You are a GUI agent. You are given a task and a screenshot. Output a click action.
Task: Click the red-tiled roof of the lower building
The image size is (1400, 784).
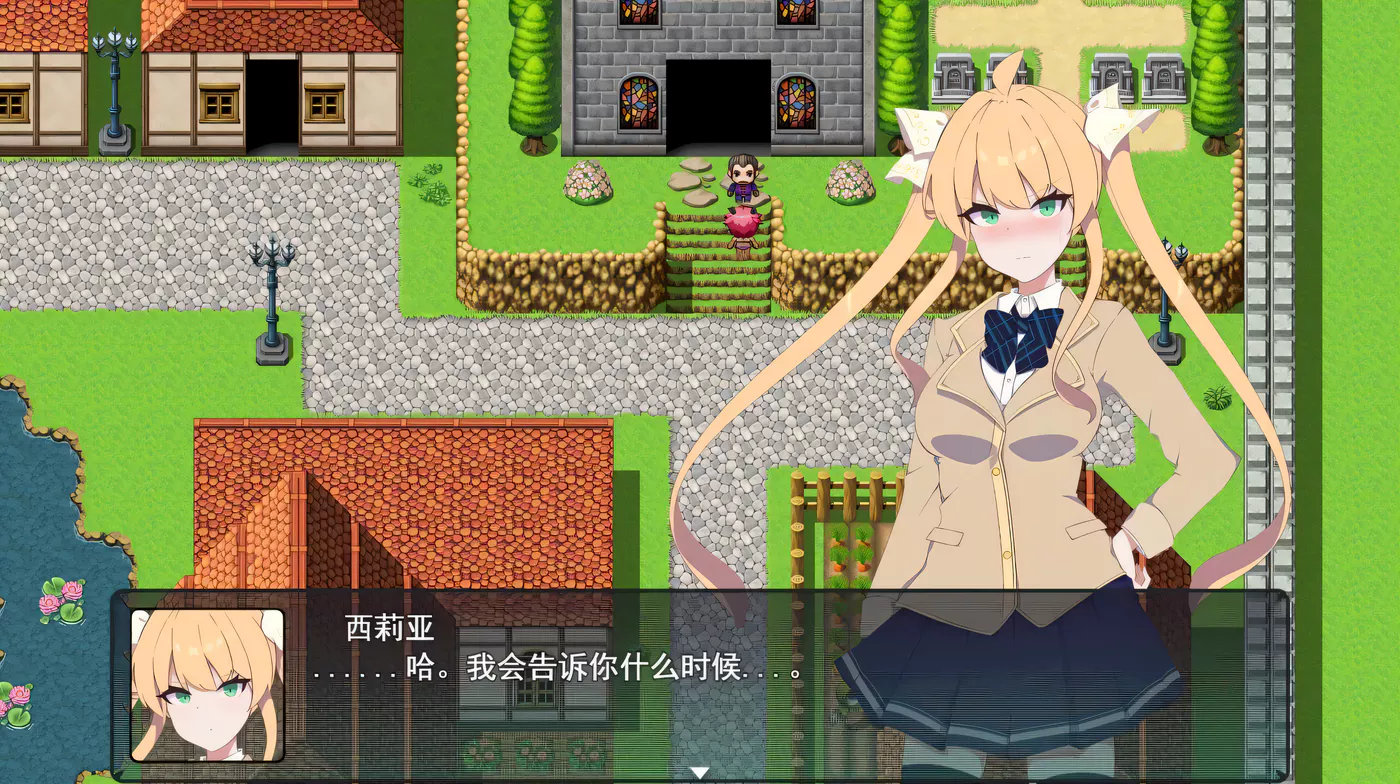[400, 480]
